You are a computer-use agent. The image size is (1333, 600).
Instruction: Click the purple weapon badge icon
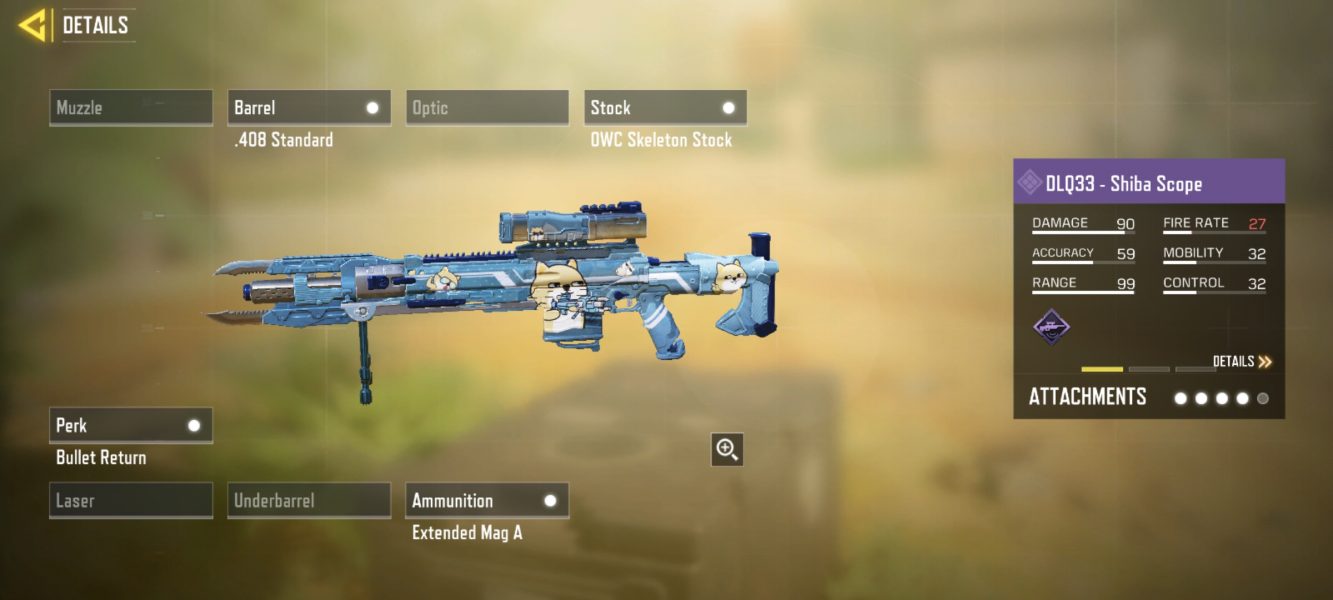pos(1051,326)
